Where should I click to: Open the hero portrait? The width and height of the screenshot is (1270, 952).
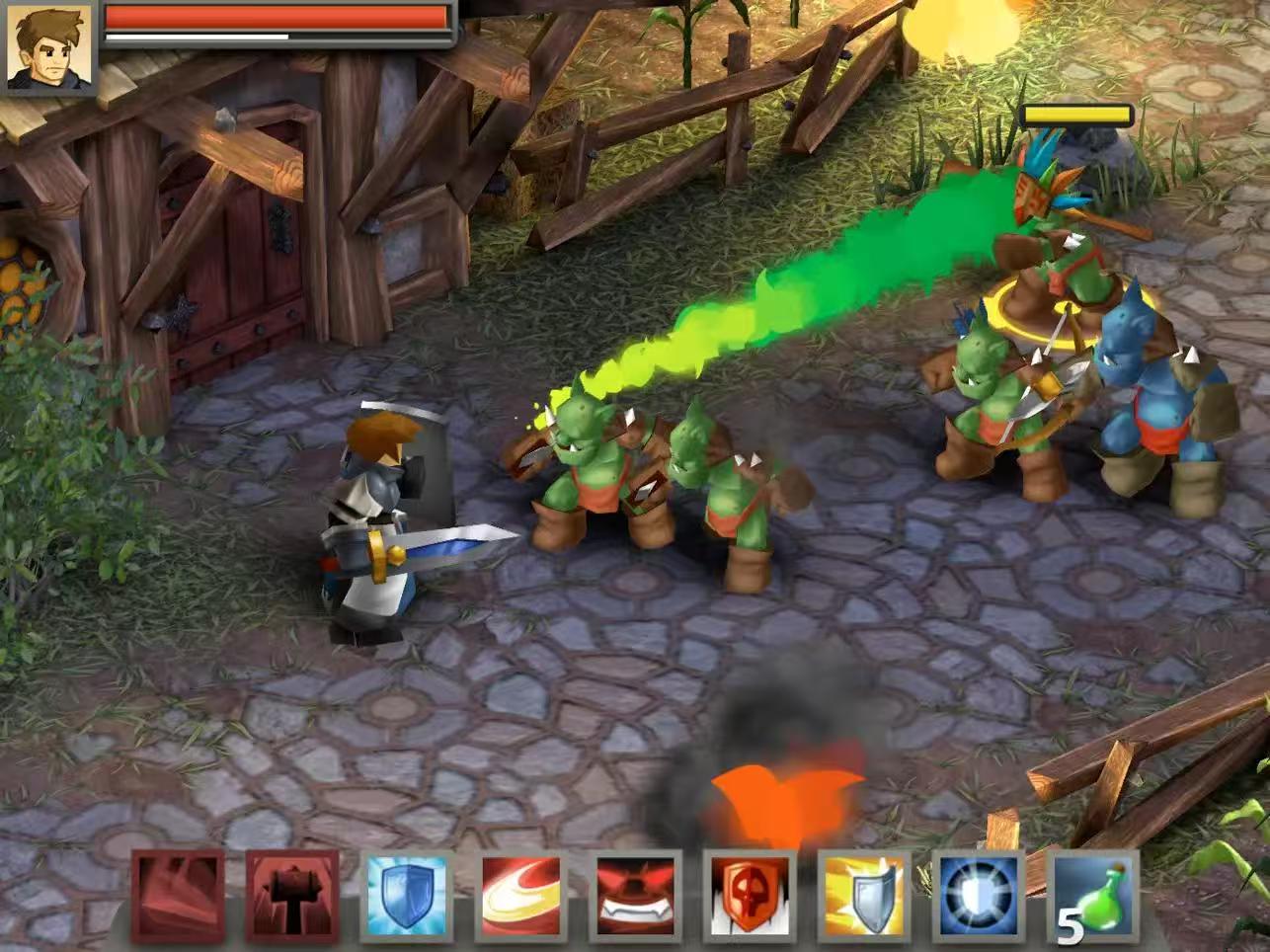click(47, 46)
